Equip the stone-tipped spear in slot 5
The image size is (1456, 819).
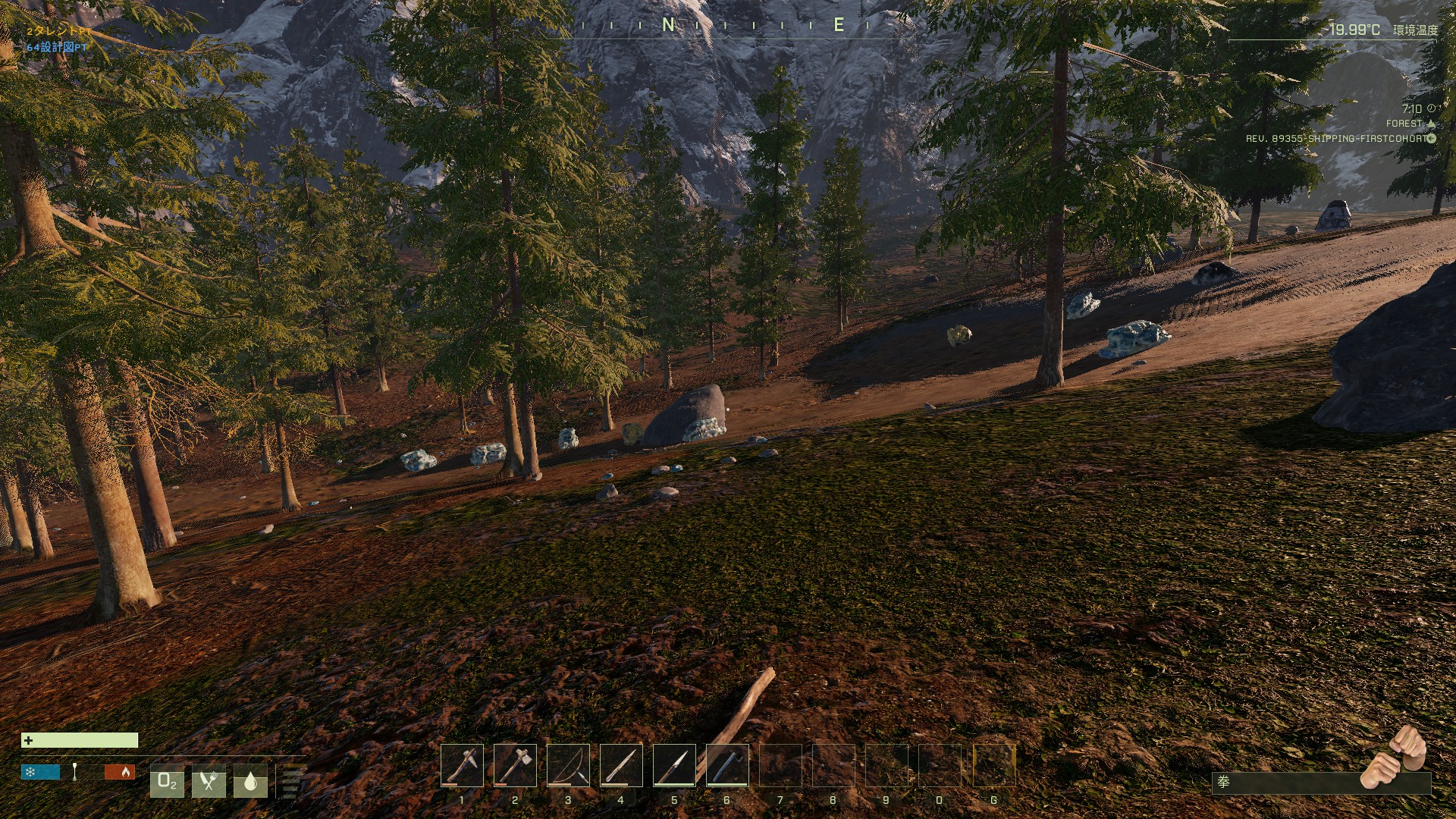tap(674, 765)
